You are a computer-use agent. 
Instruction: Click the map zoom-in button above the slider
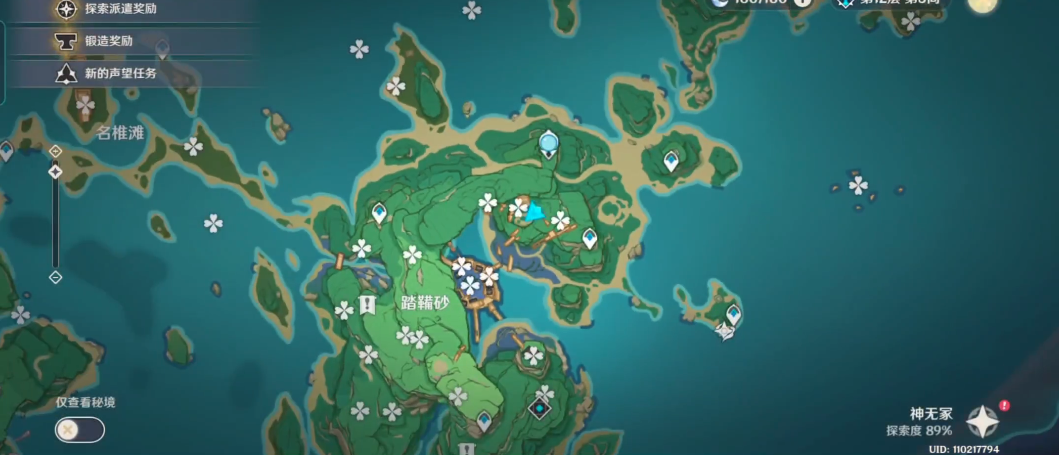(56, 151)
